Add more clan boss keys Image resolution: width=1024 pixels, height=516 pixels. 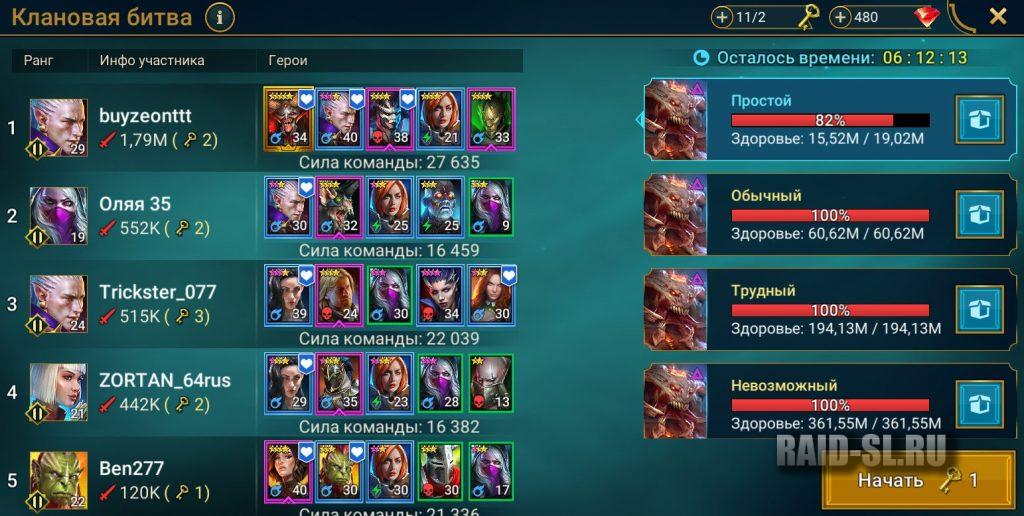coord(723,17)
